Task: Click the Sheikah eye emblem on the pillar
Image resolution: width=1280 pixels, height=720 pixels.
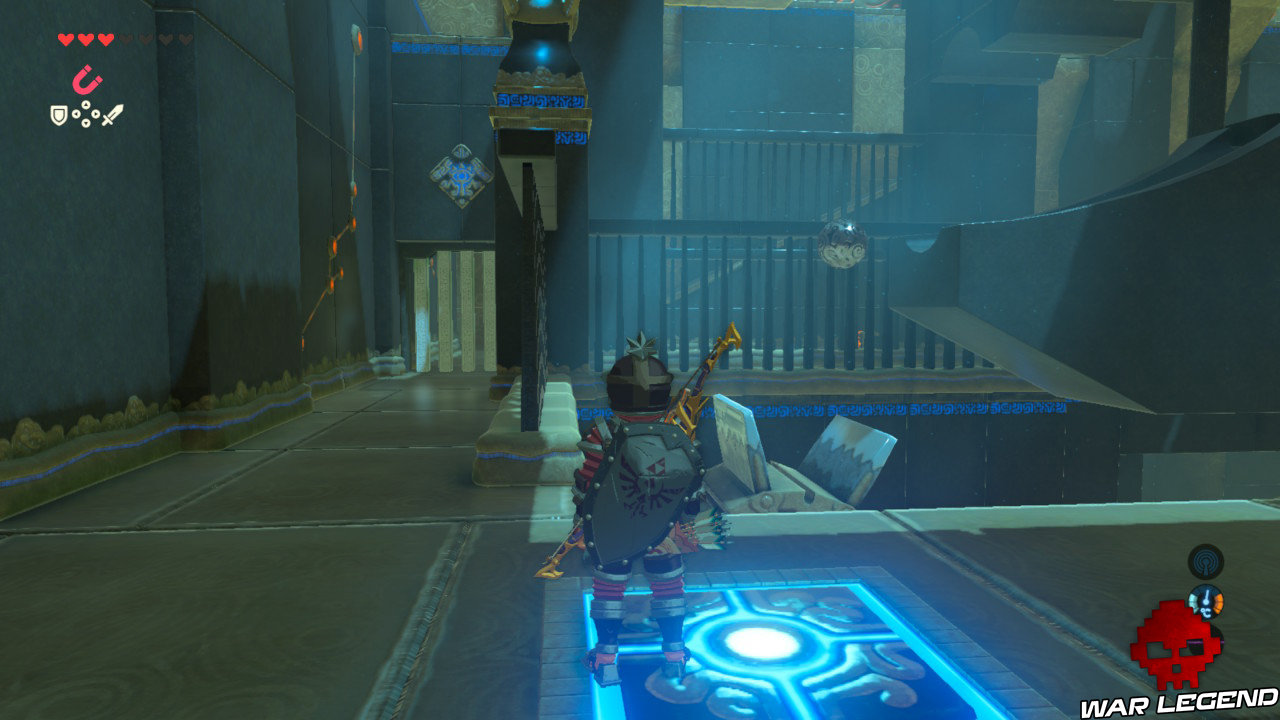Action: point(460,177)
